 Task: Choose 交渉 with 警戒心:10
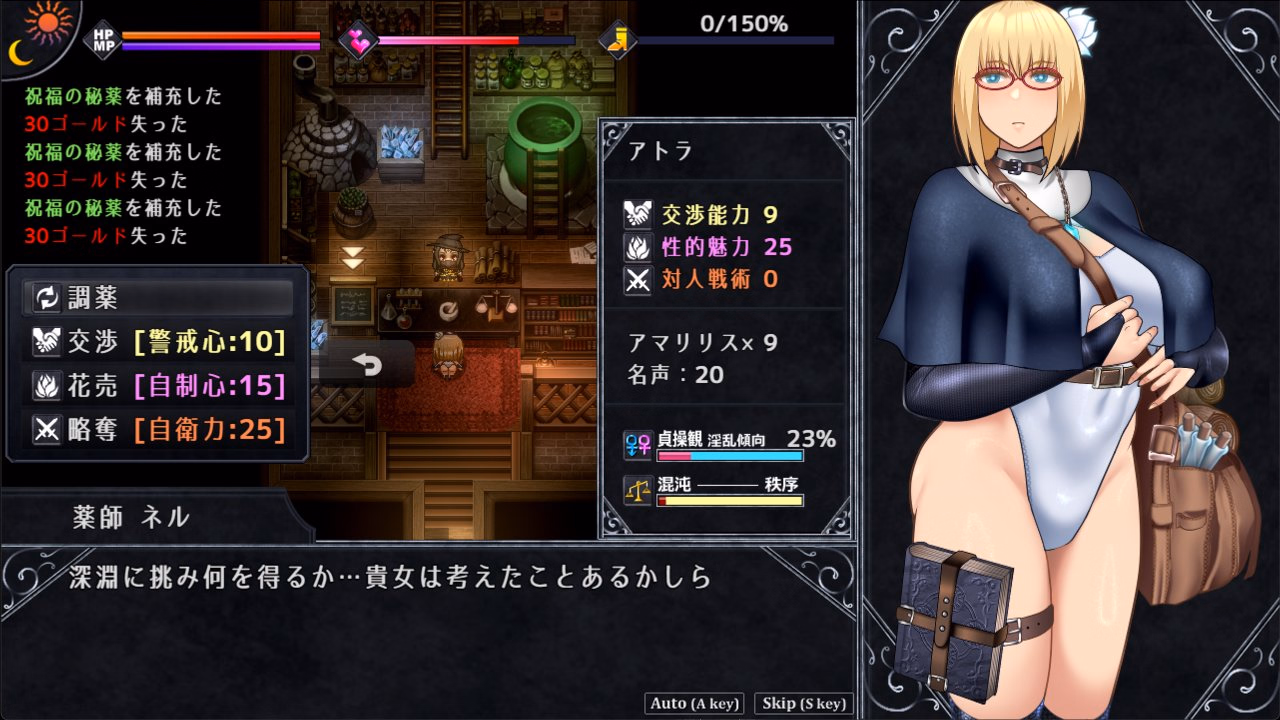(x=157, y=342)
